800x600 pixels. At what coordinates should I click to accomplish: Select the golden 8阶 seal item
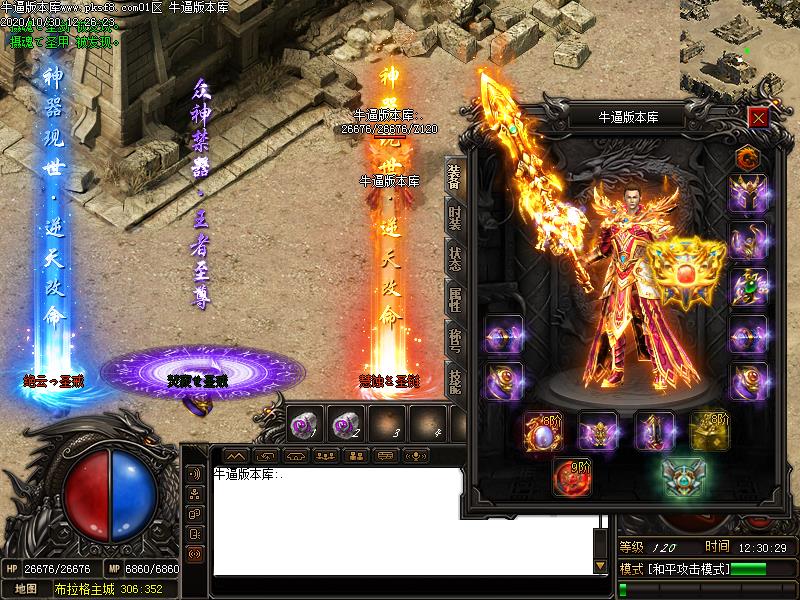(x=709, y=430)
